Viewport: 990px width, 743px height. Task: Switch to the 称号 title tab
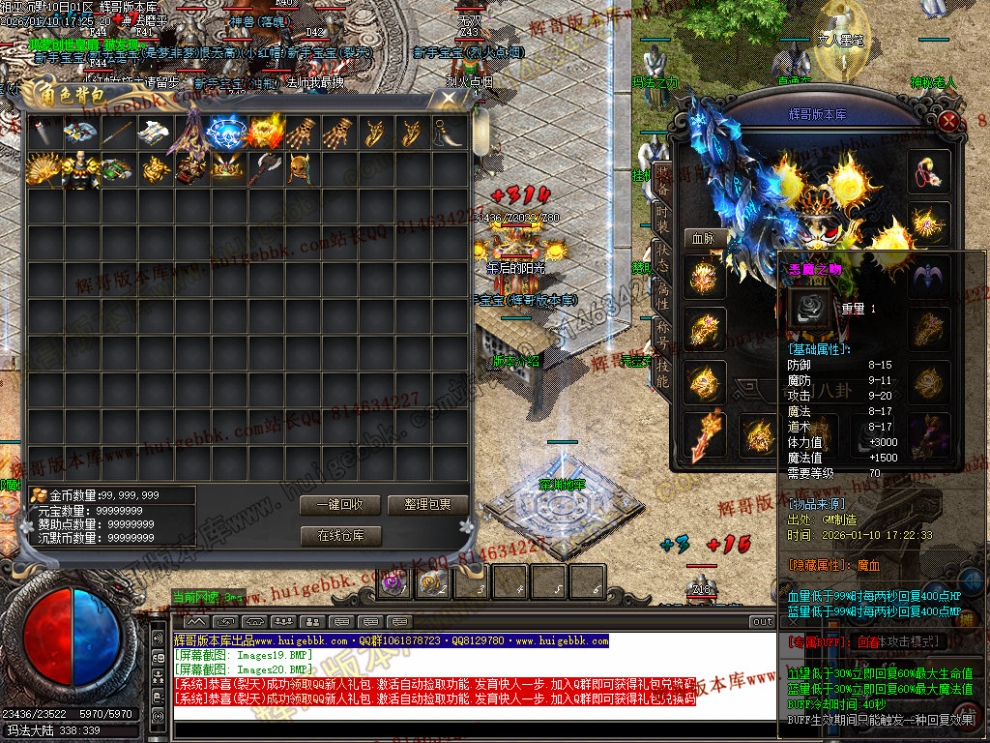tap(661, 337)
